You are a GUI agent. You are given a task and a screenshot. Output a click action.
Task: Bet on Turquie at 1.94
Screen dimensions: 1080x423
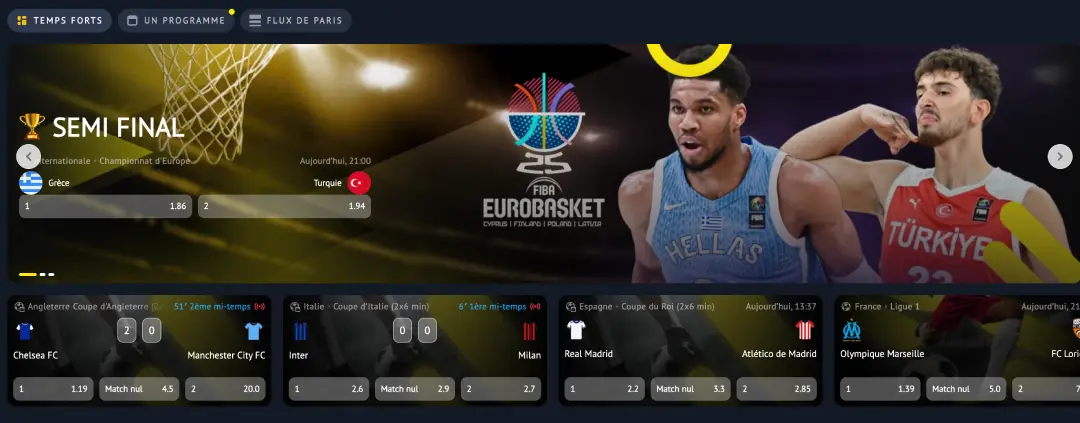[284, 206]
